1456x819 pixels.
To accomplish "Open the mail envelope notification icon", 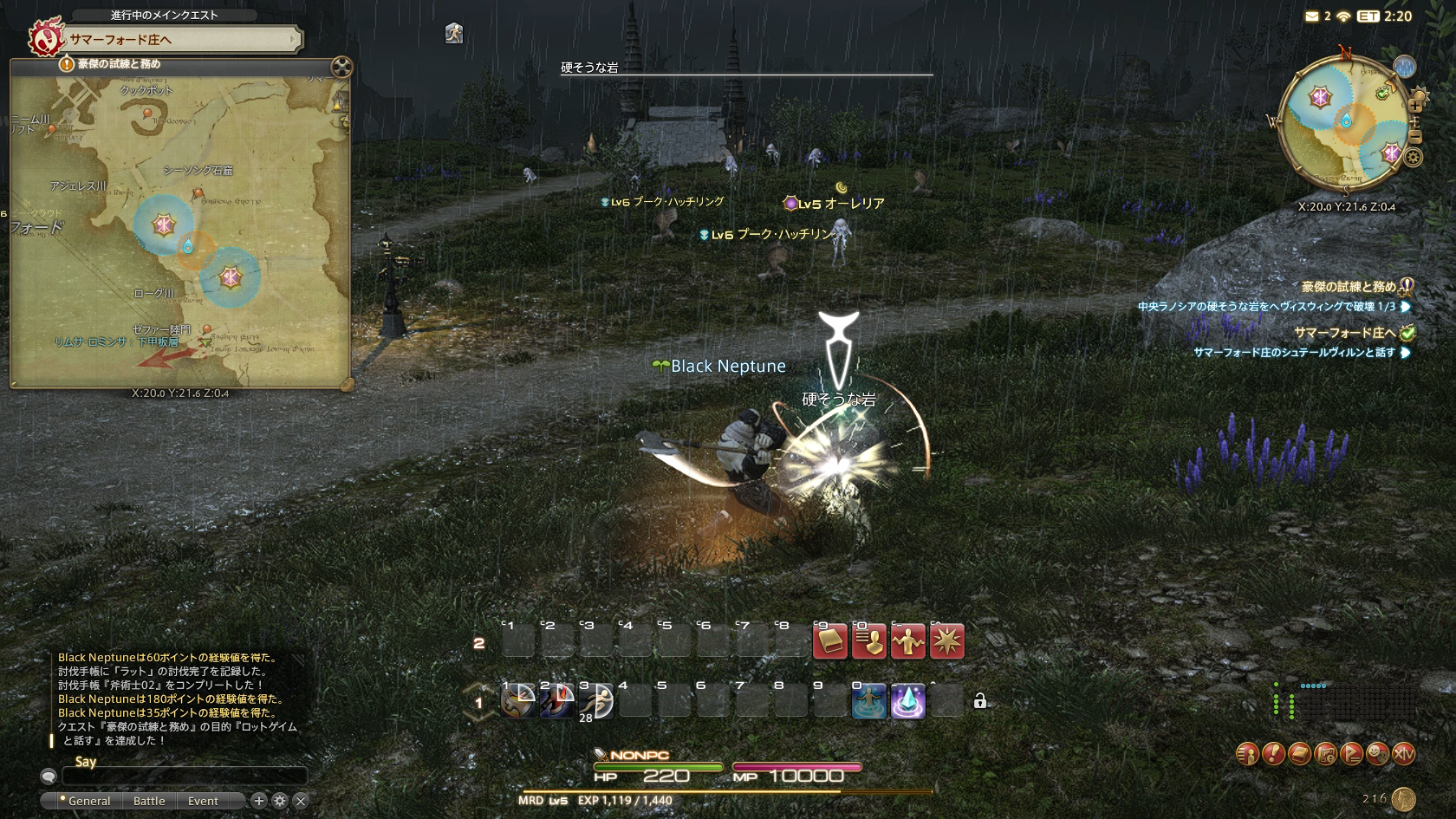I will [1312, 16].
